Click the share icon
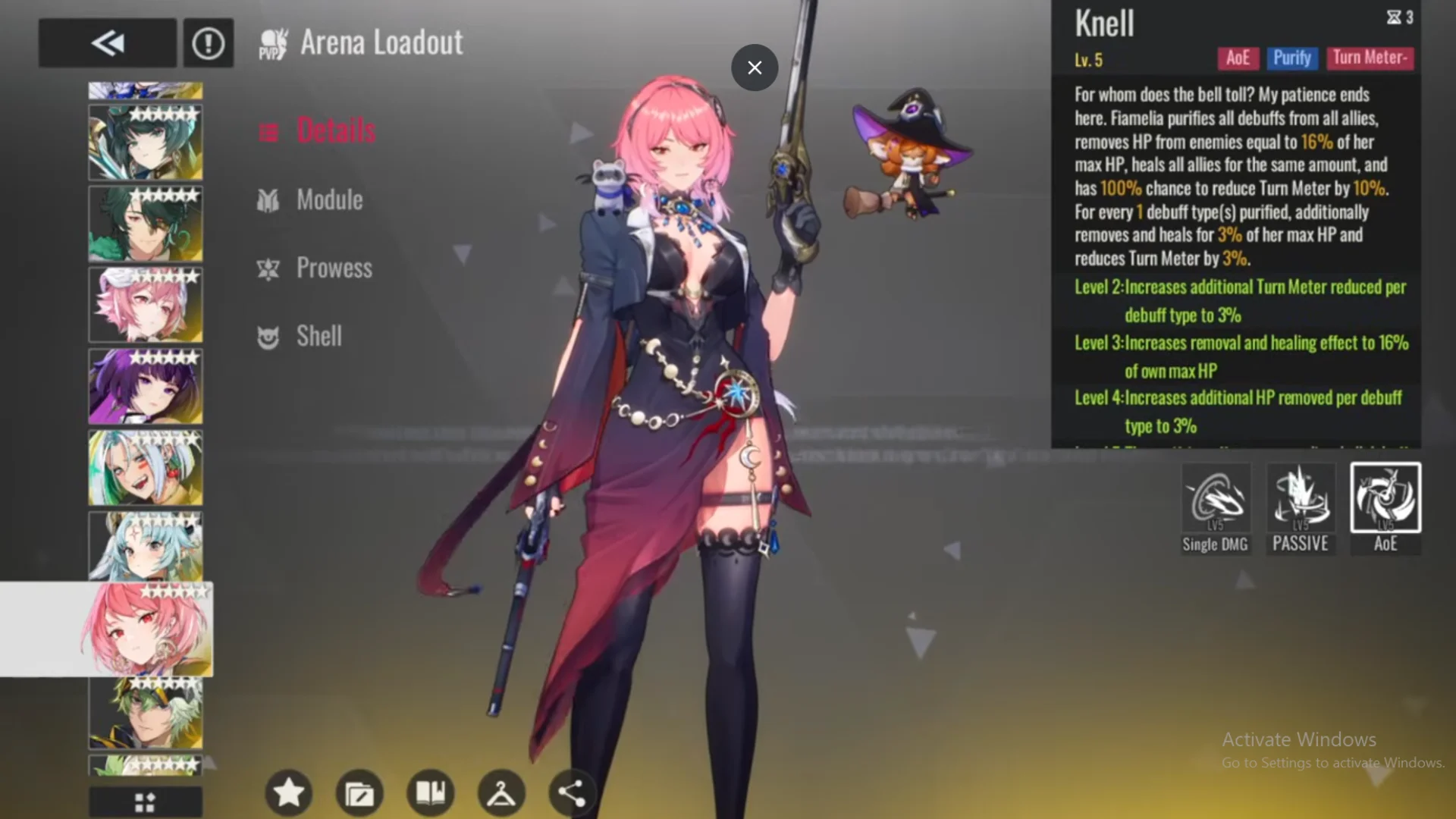 point(572,792)
